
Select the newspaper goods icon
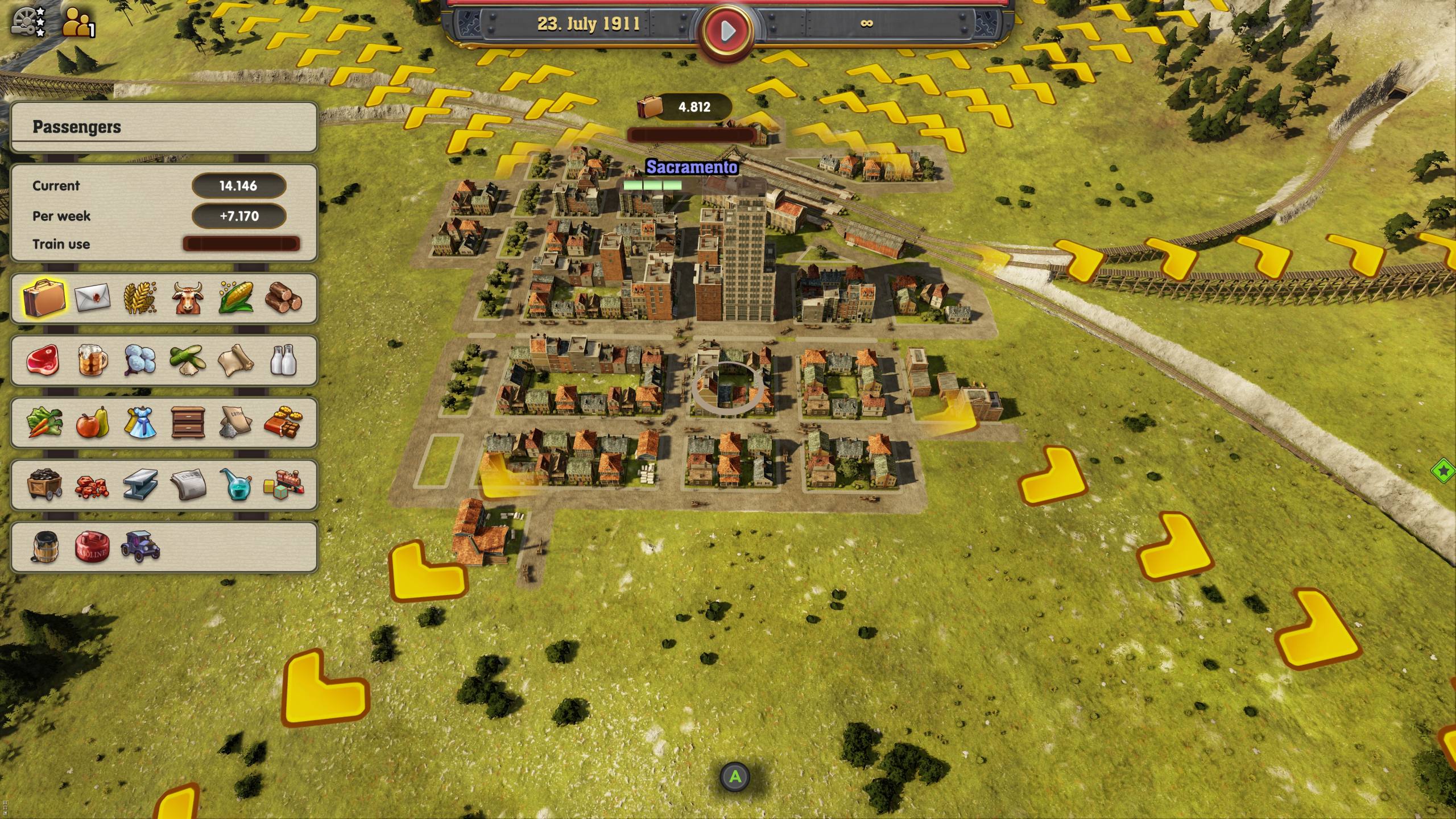(188, 486)
